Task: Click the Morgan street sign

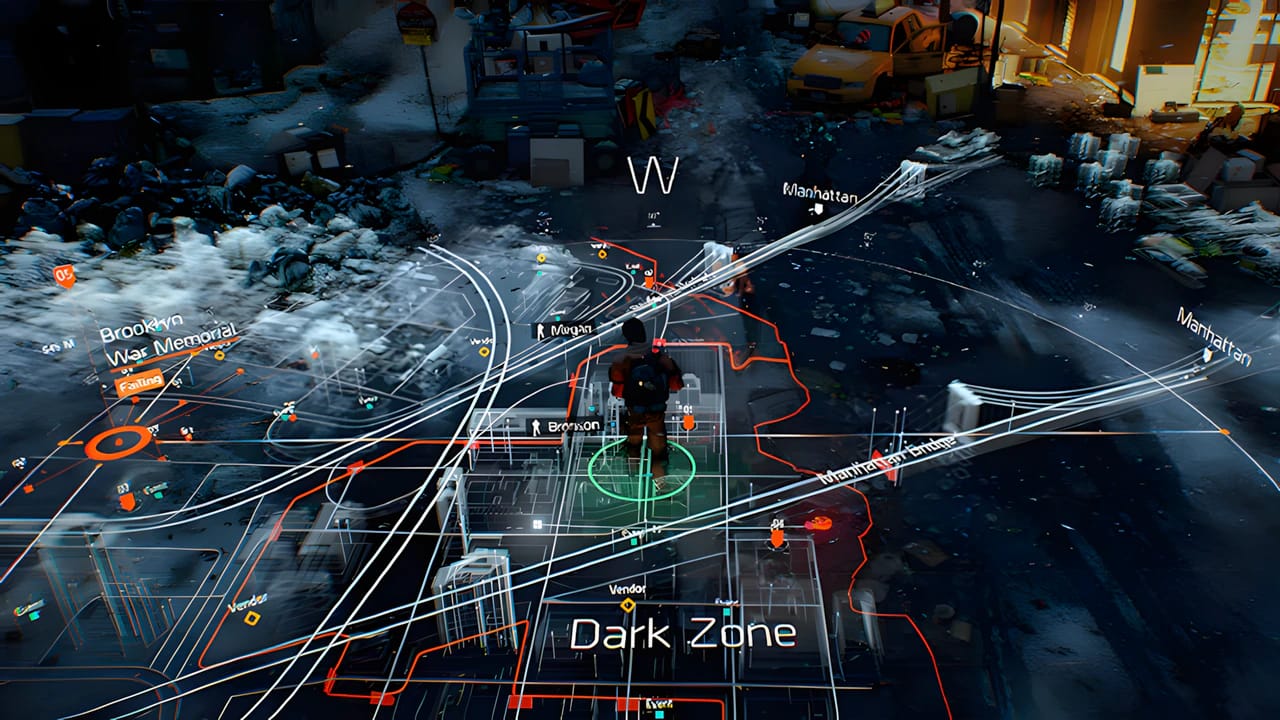Action: 572,329
